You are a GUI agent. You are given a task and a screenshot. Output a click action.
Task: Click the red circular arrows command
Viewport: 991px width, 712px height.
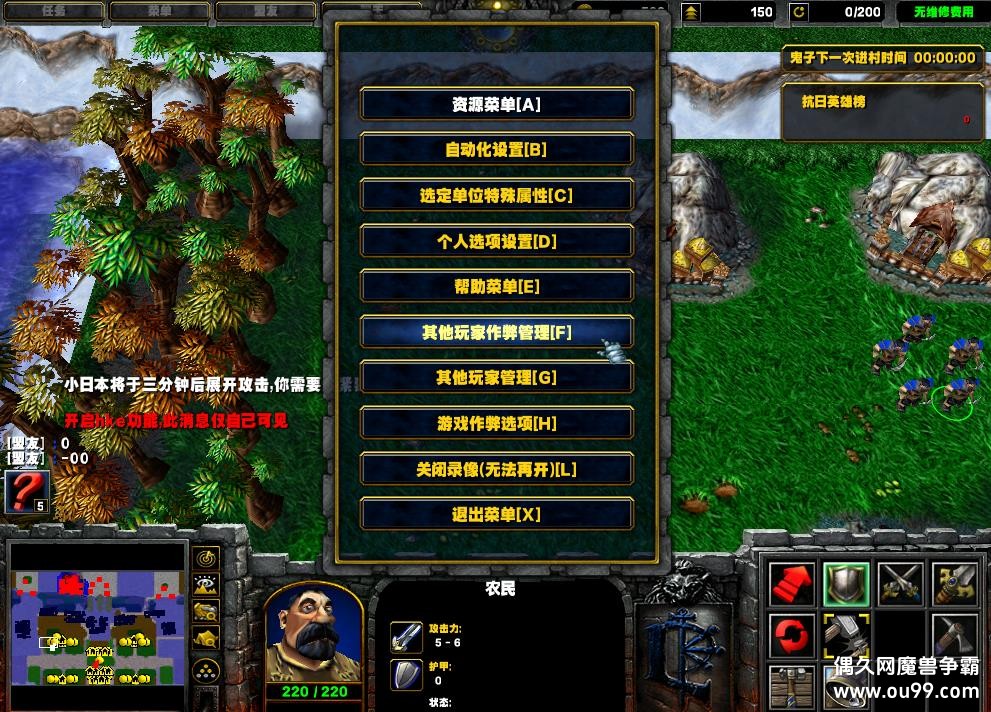(791, 637)
